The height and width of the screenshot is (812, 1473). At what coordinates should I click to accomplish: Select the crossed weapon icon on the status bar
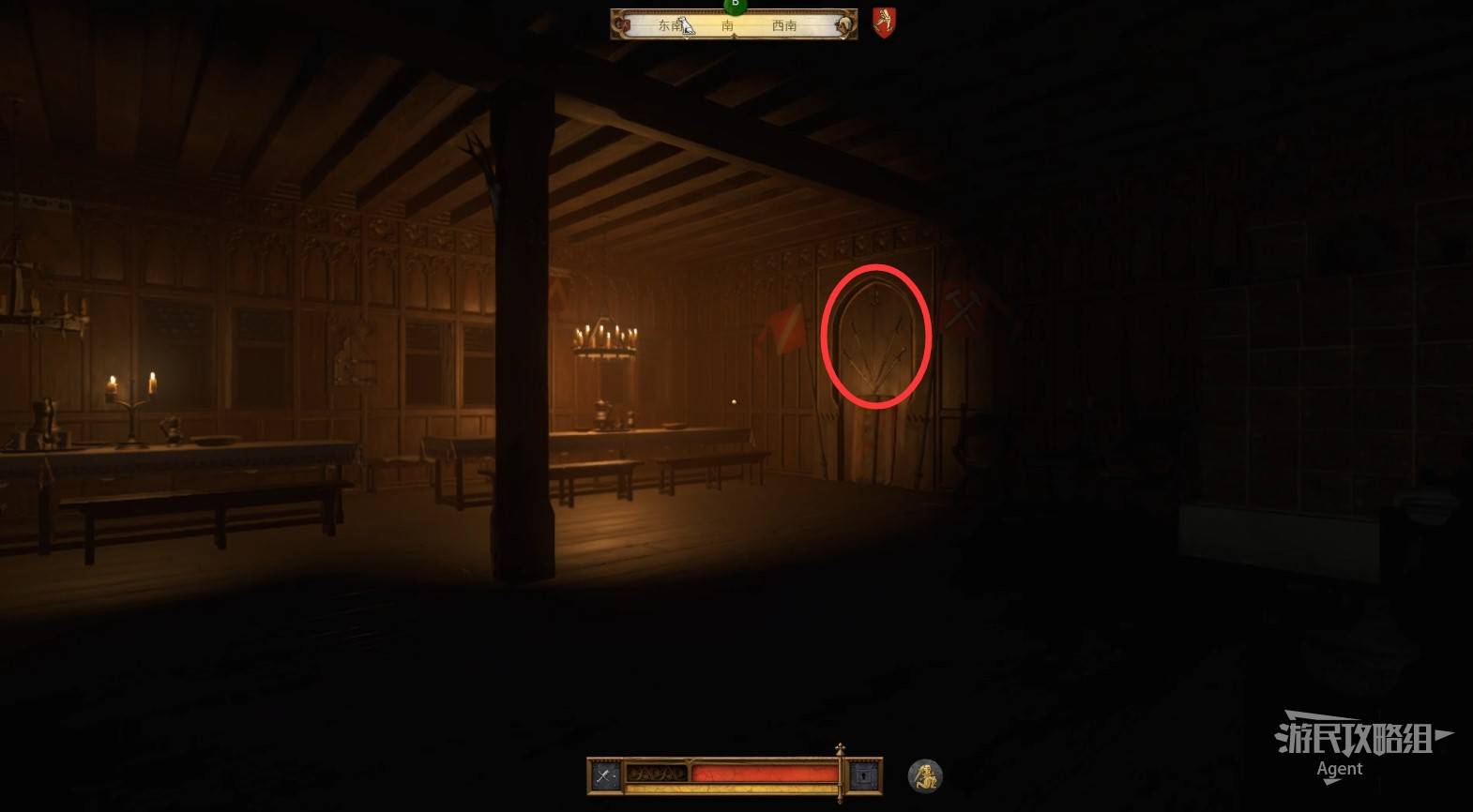pos(605,775)
